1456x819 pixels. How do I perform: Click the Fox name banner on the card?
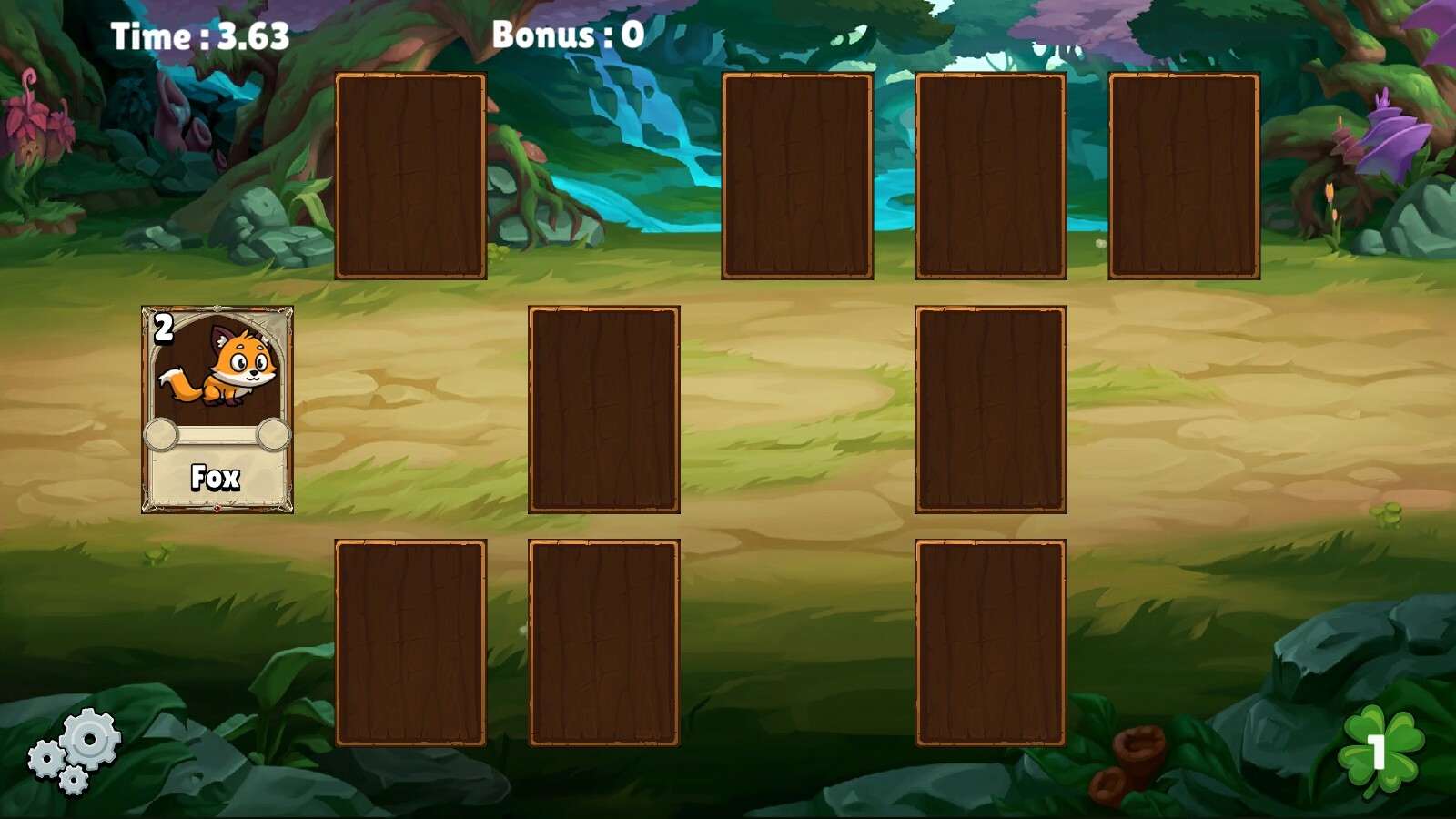[x=218, y=476]
